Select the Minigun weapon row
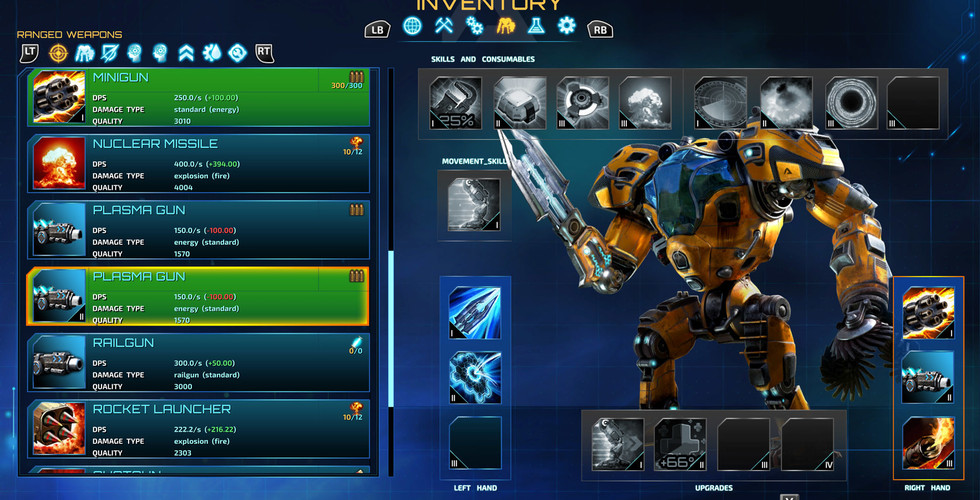Screen dimensions: 980x500 click(200, 96)
